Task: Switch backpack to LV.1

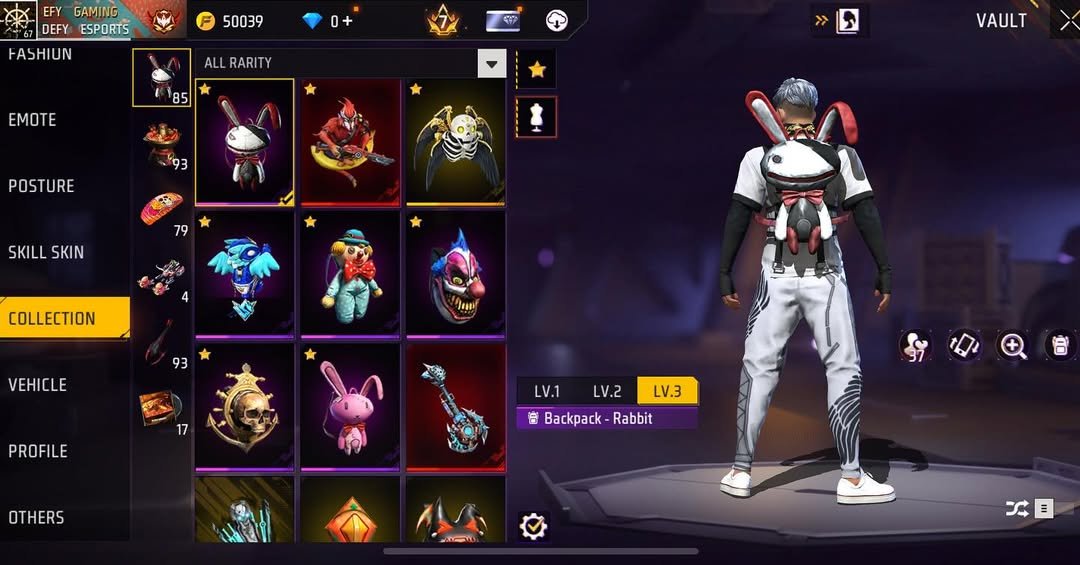Action: 546,391
